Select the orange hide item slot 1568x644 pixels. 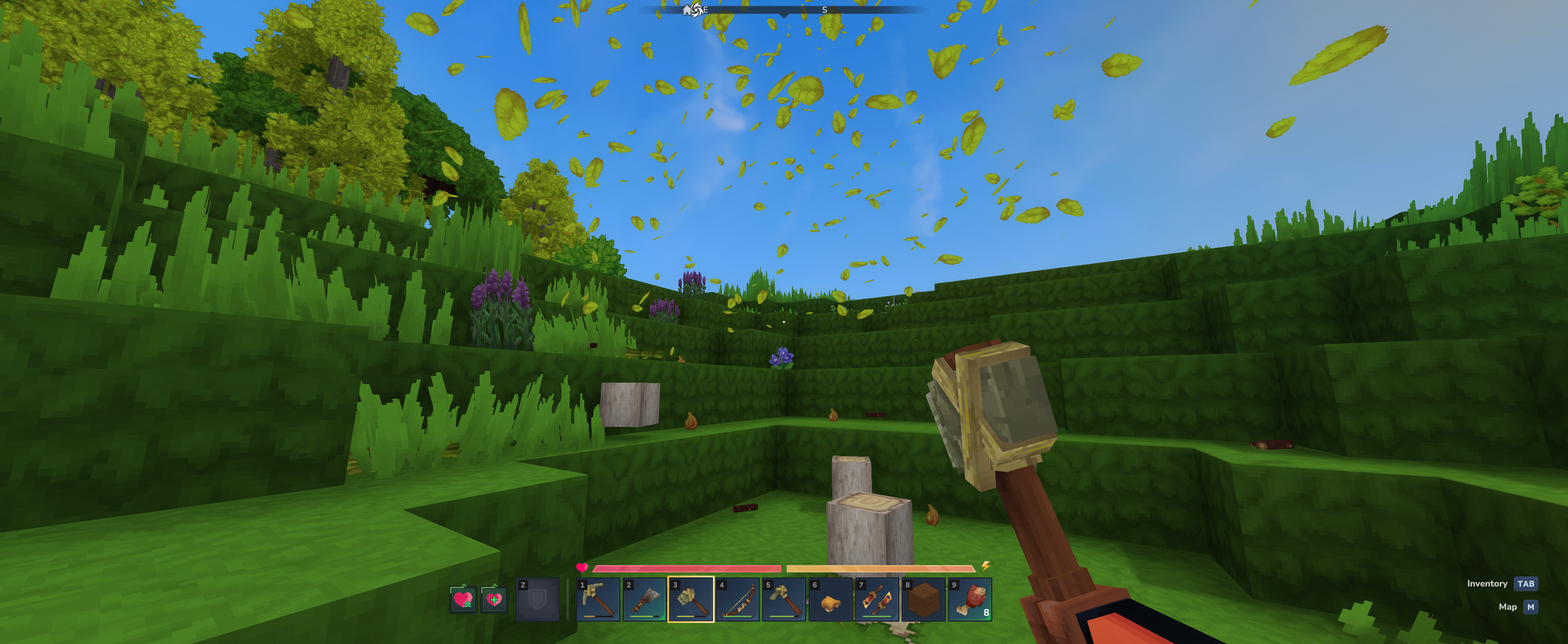point(830,599)
